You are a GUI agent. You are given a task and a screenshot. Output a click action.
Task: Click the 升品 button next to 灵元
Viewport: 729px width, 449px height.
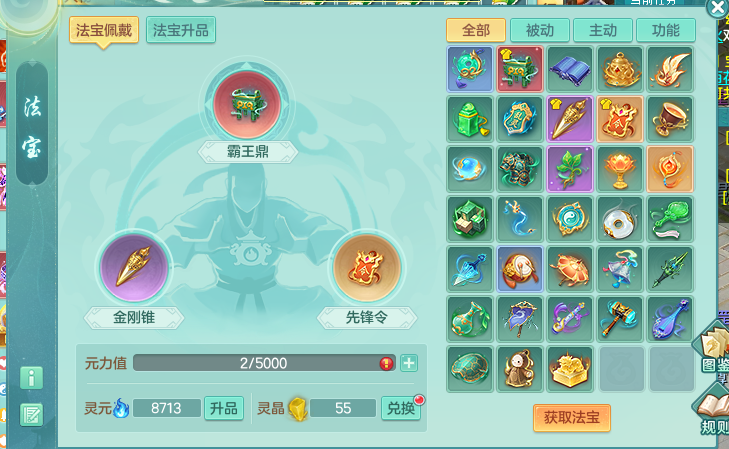tap(224, 408)
